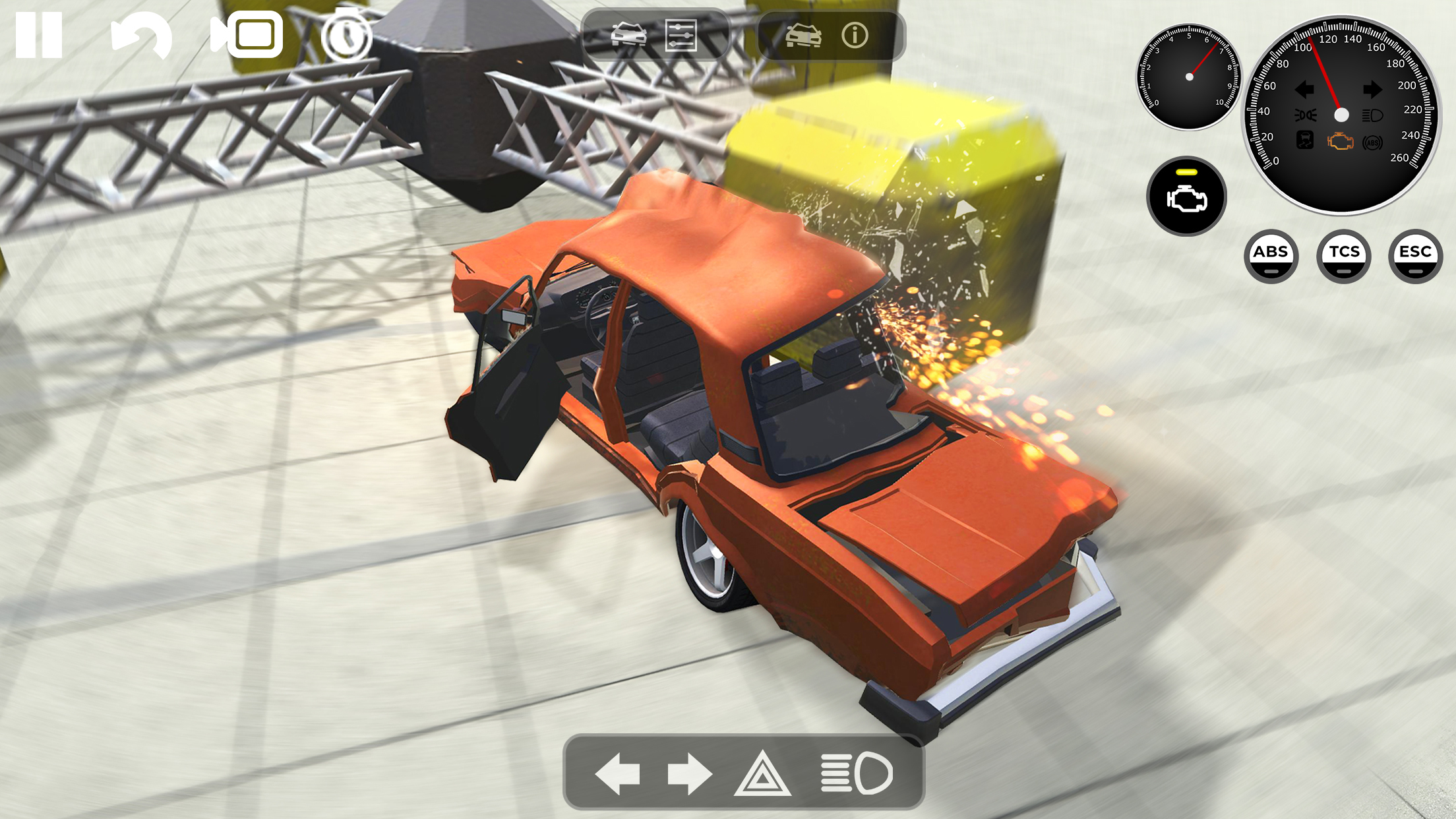
Task: Toggle the TCS traction control
Action: click(1344, 256)
